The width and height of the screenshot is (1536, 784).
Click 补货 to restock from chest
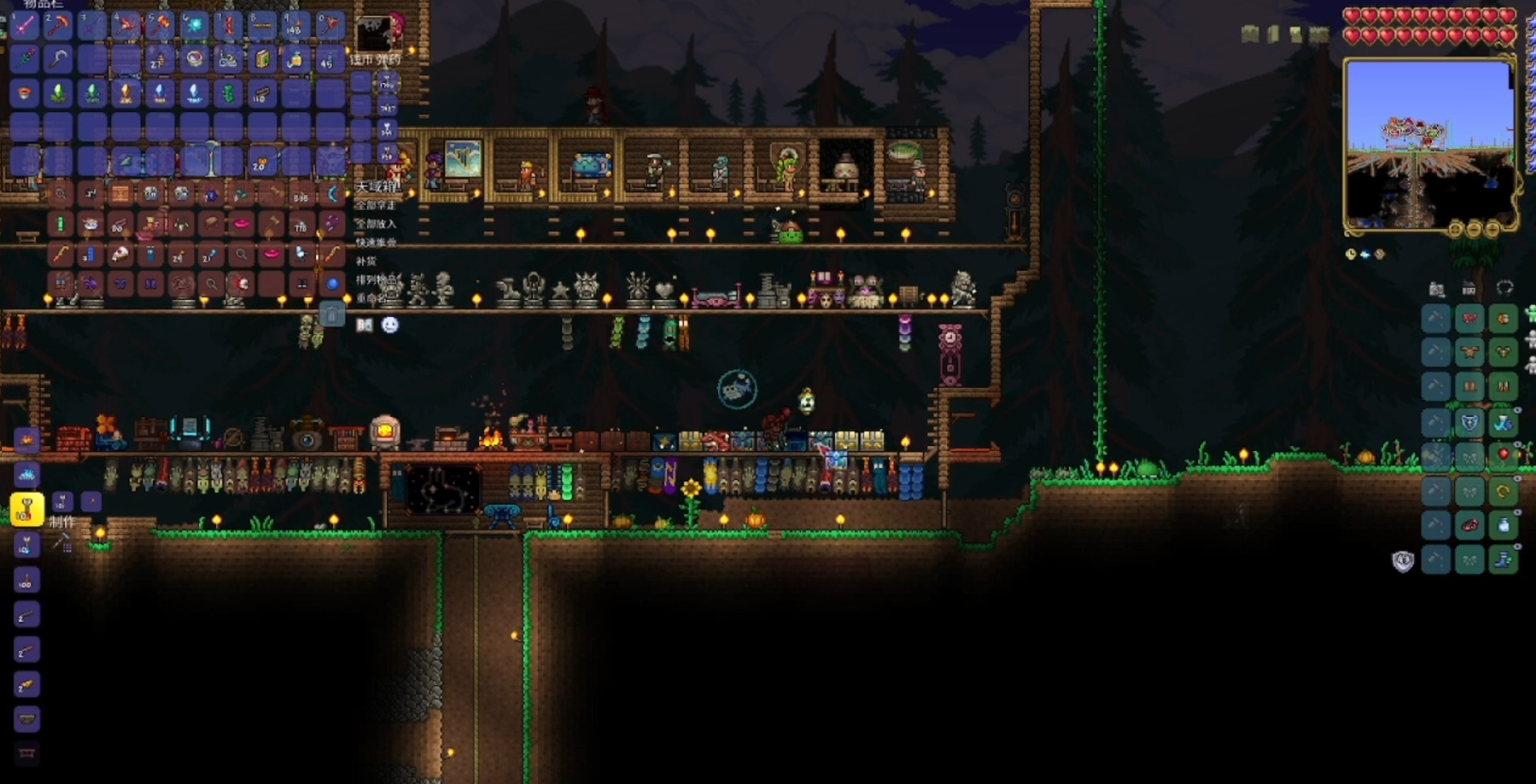click(366, 261)
